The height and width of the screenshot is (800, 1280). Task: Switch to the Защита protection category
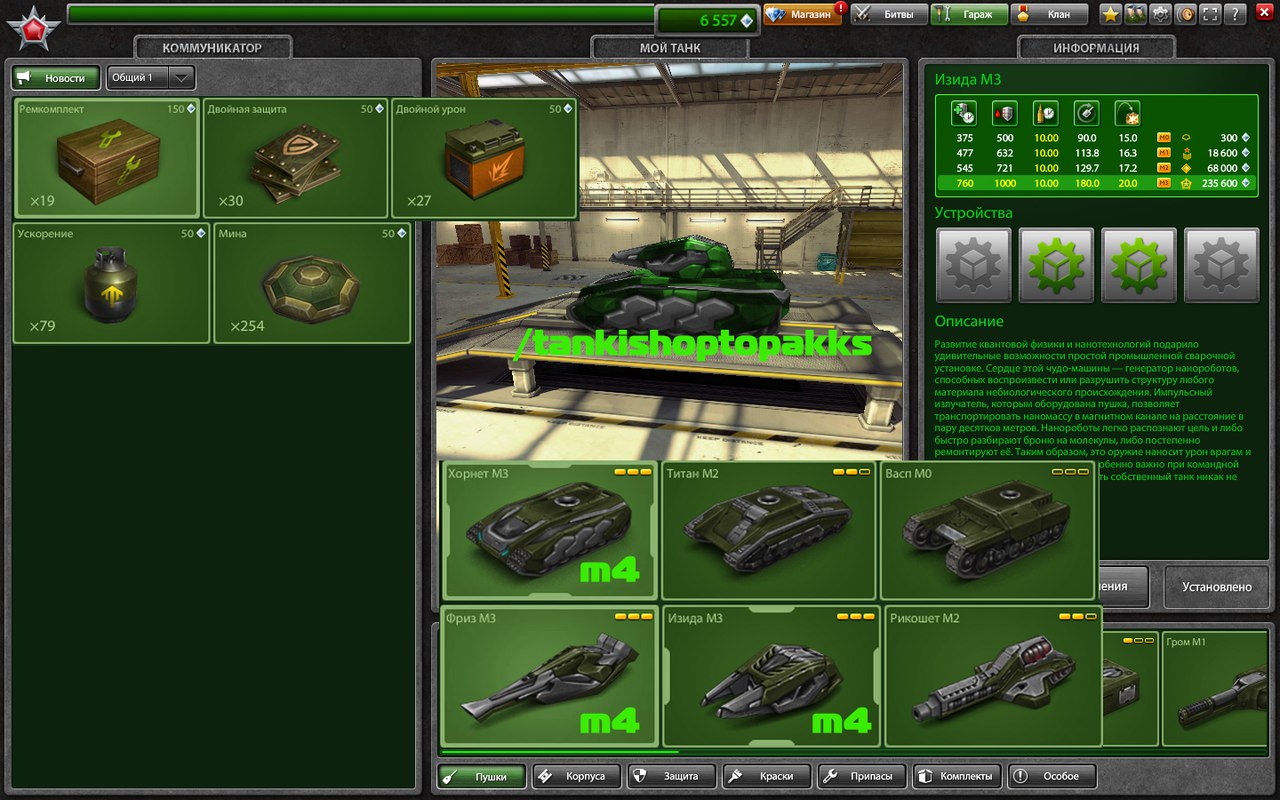(x=673, y=776)
